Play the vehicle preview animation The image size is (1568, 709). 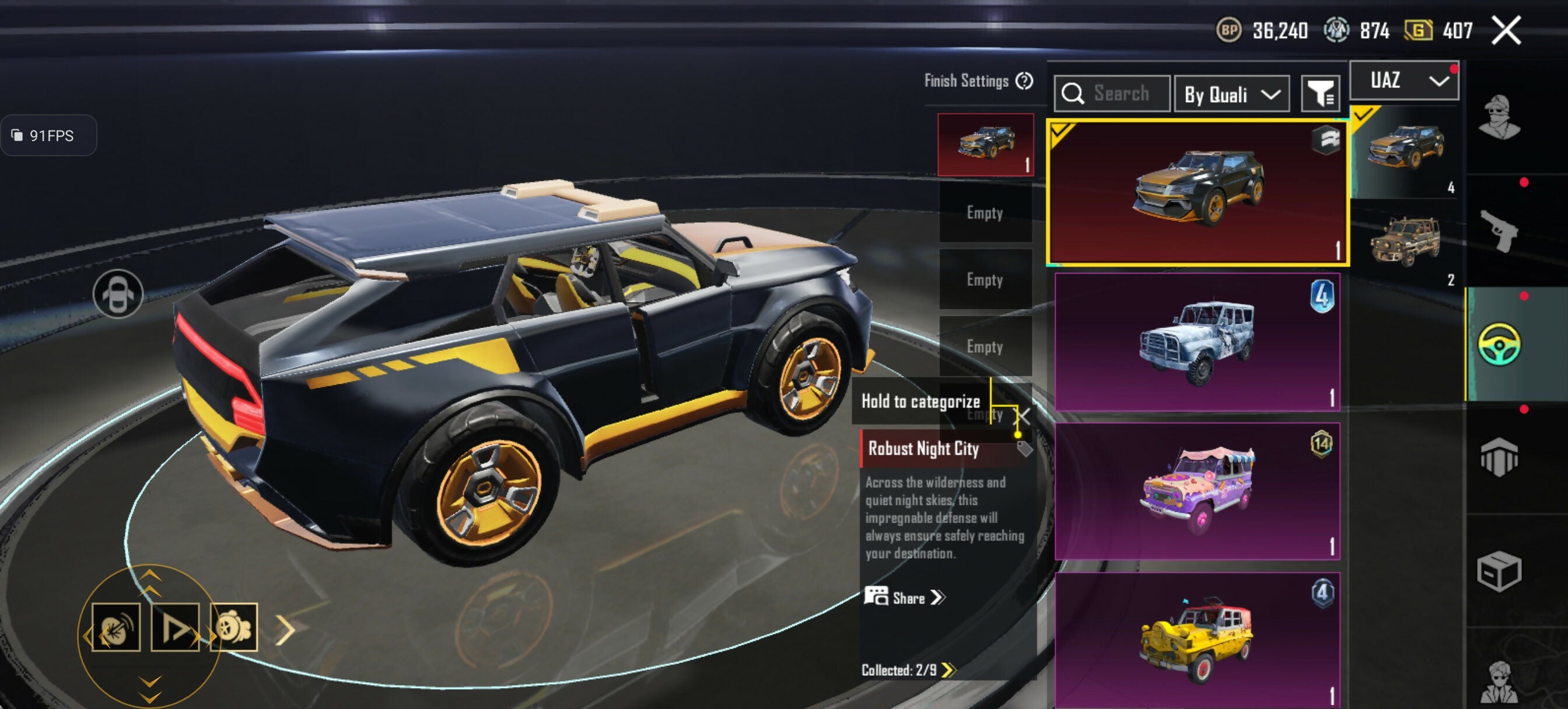click(x=174, y=627)
